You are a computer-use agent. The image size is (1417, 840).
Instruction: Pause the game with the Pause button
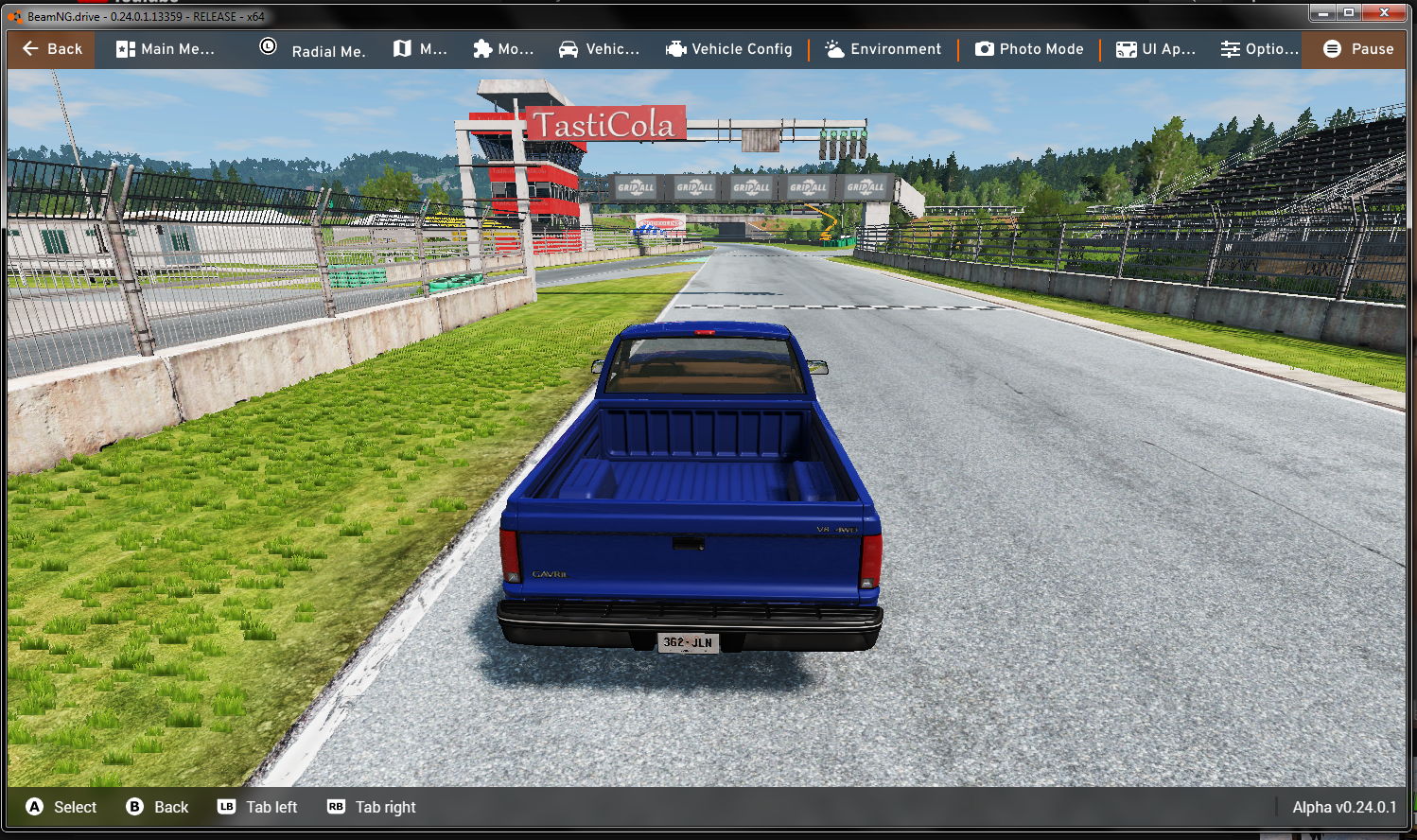1357,49
